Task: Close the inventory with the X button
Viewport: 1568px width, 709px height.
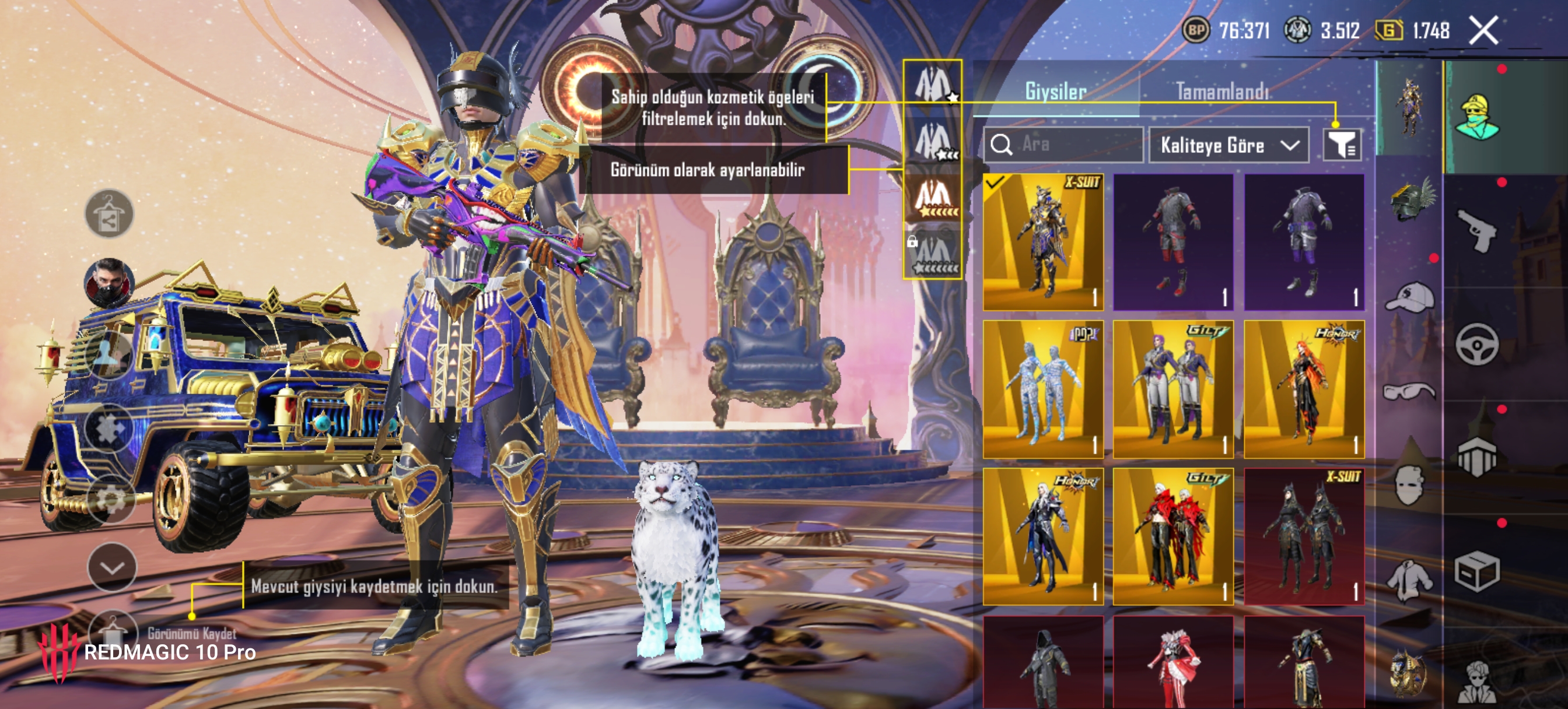Action: [1483, 30]
